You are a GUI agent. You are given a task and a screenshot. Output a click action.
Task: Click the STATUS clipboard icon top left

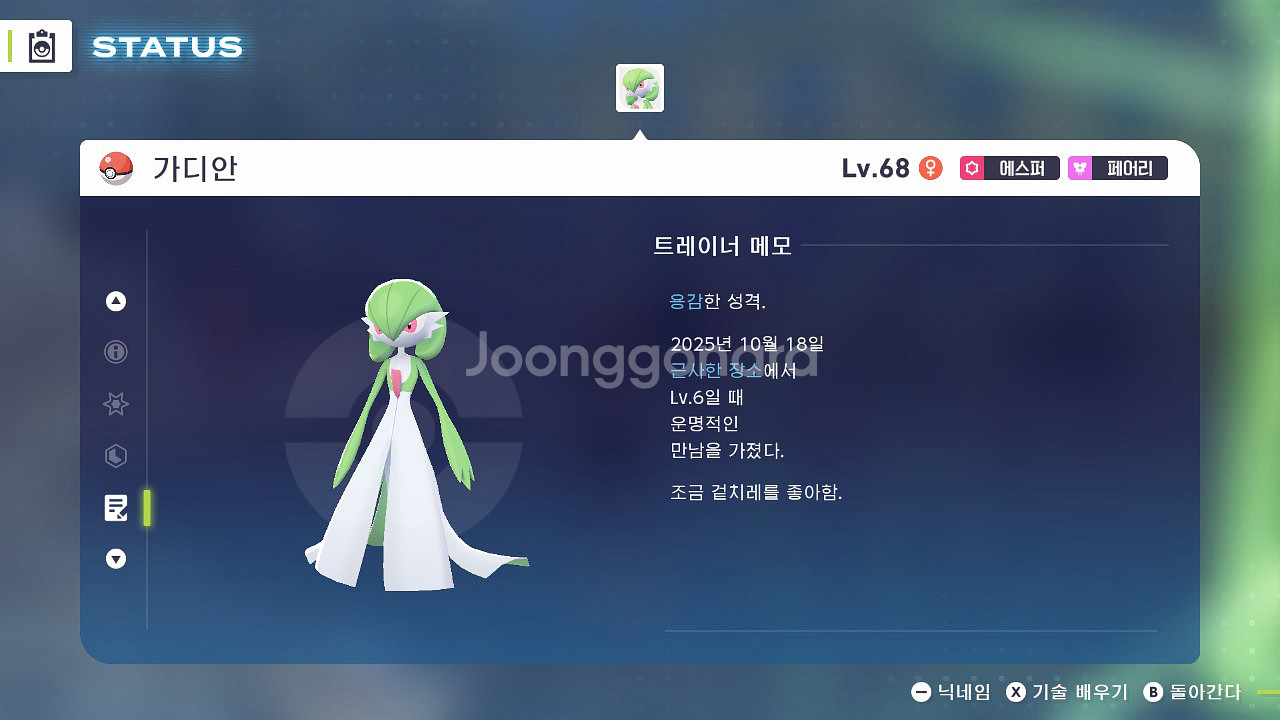point(42,46)
